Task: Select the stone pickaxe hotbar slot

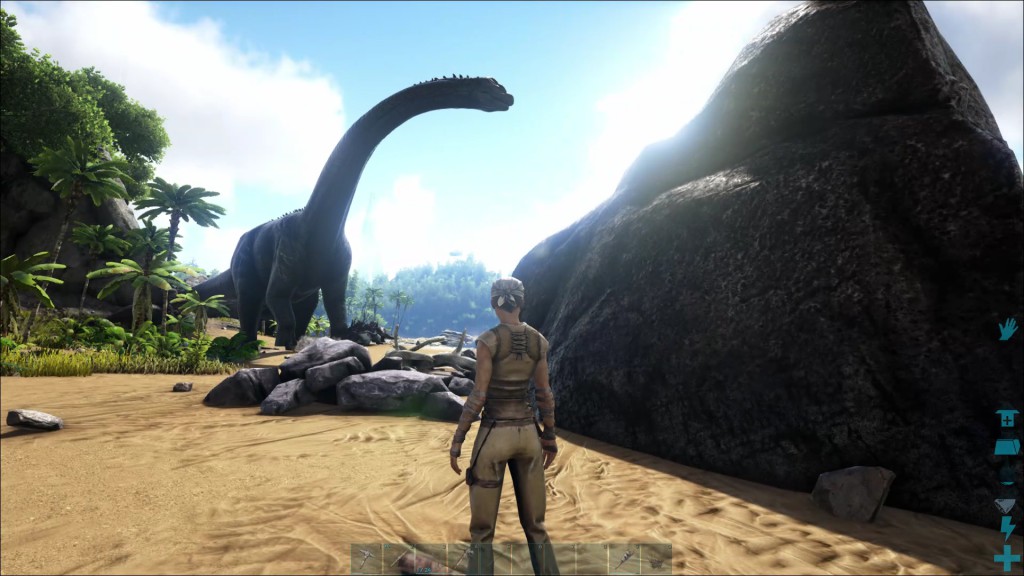Action: click(x=367, y=558)
